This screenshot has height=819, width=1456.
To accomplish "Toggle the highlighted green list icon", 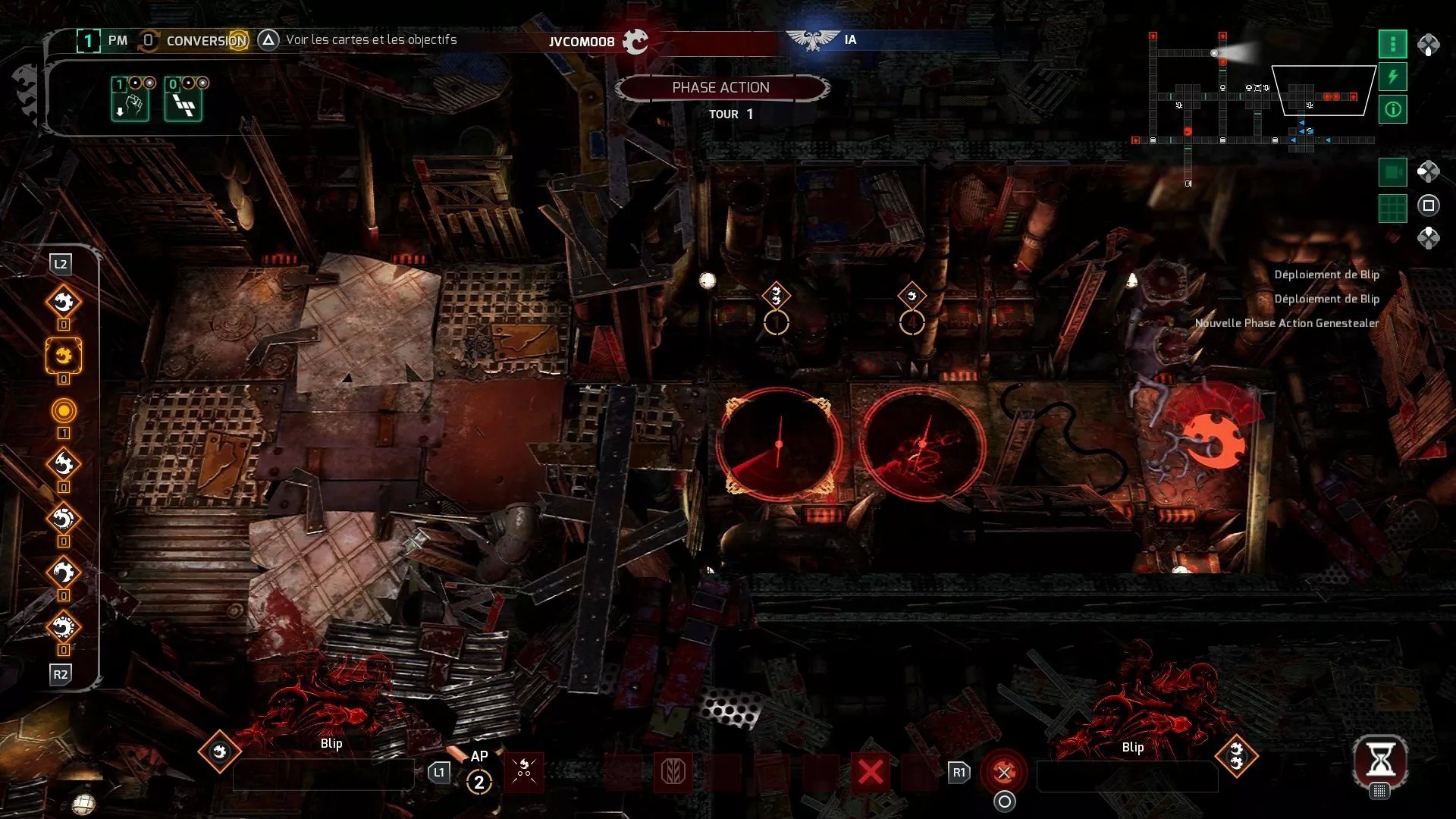I will [x=1393, y=45].
